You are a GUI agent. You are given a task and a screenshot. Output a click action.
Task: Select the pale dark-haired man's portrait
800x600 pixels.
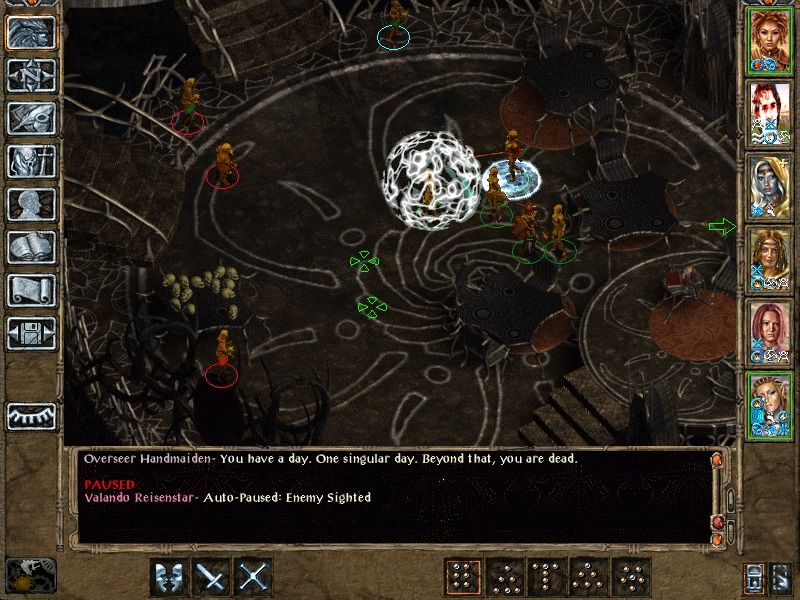point(770,113)
